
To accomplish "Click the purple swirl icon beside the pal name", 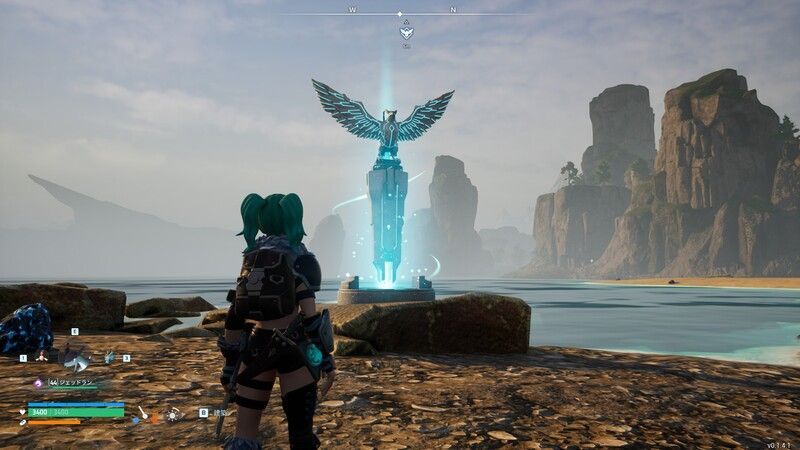I will pyautogui.click(x=38, y=382).
